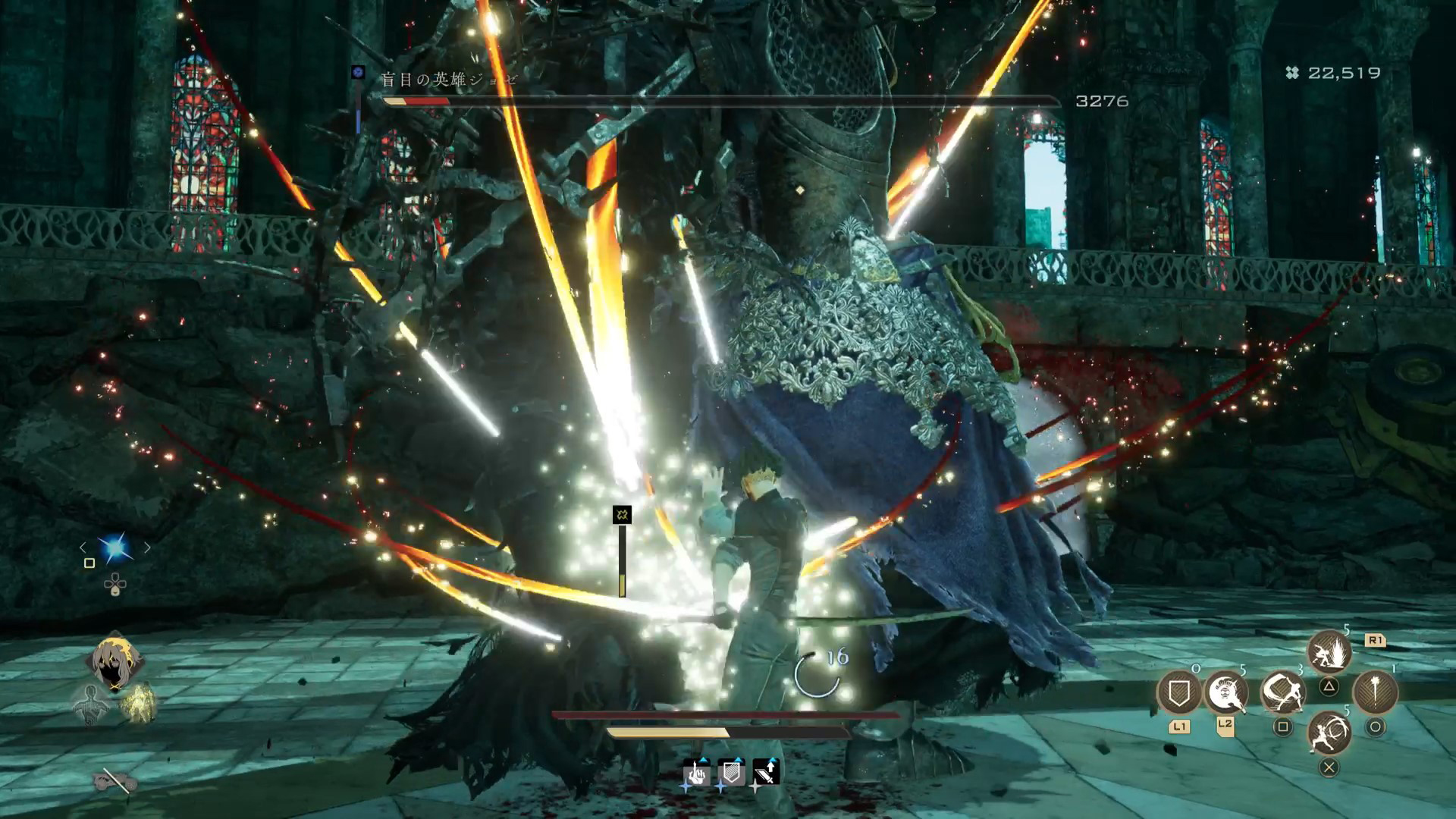This screenshot has height=819, width=1456.
Task: Inspect the sword attack-up buff icon
Action: pyautogui.click(x=766, y=773)
